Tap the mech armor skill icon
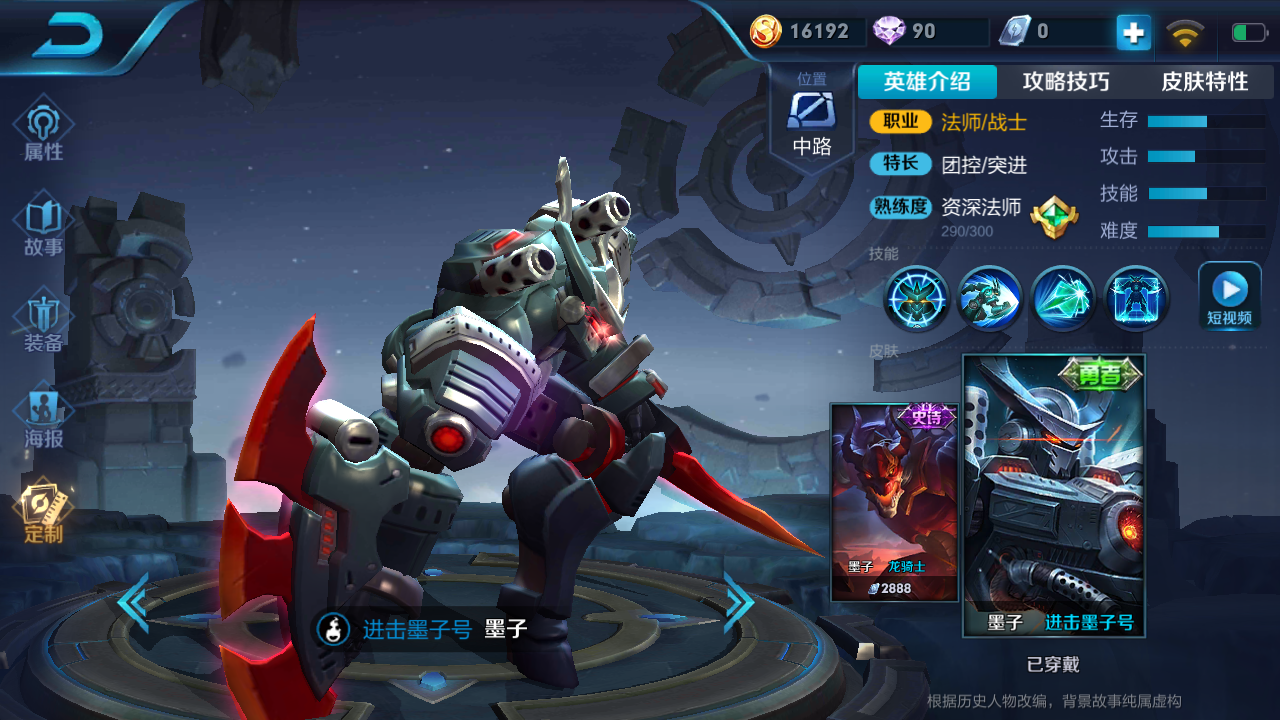 click(1136, 298)
